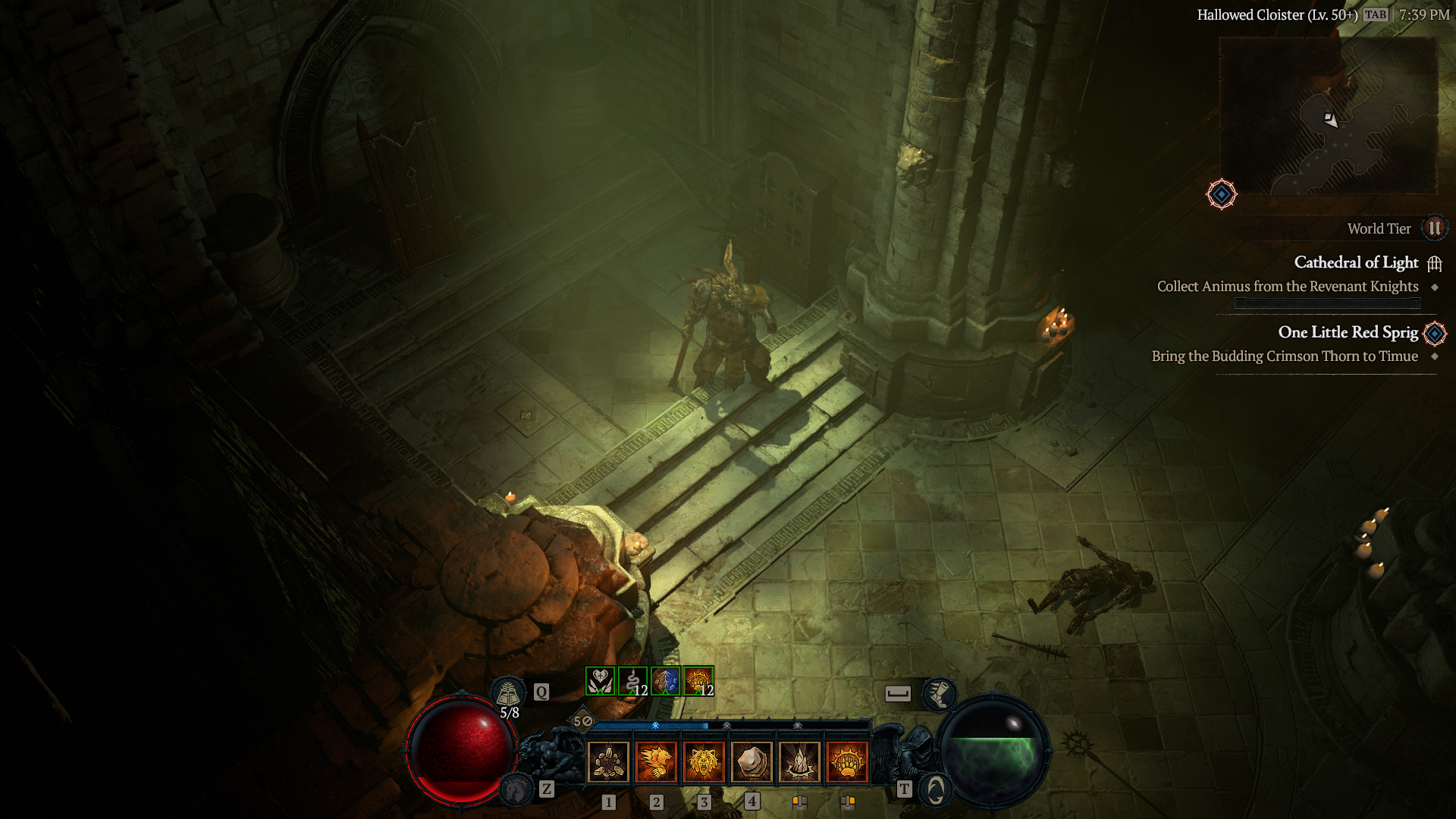The height and width of the screenshot is (819, 1456).
Task: Inspect the serpent buff with 12 stacks
Action: pos(632,681)
